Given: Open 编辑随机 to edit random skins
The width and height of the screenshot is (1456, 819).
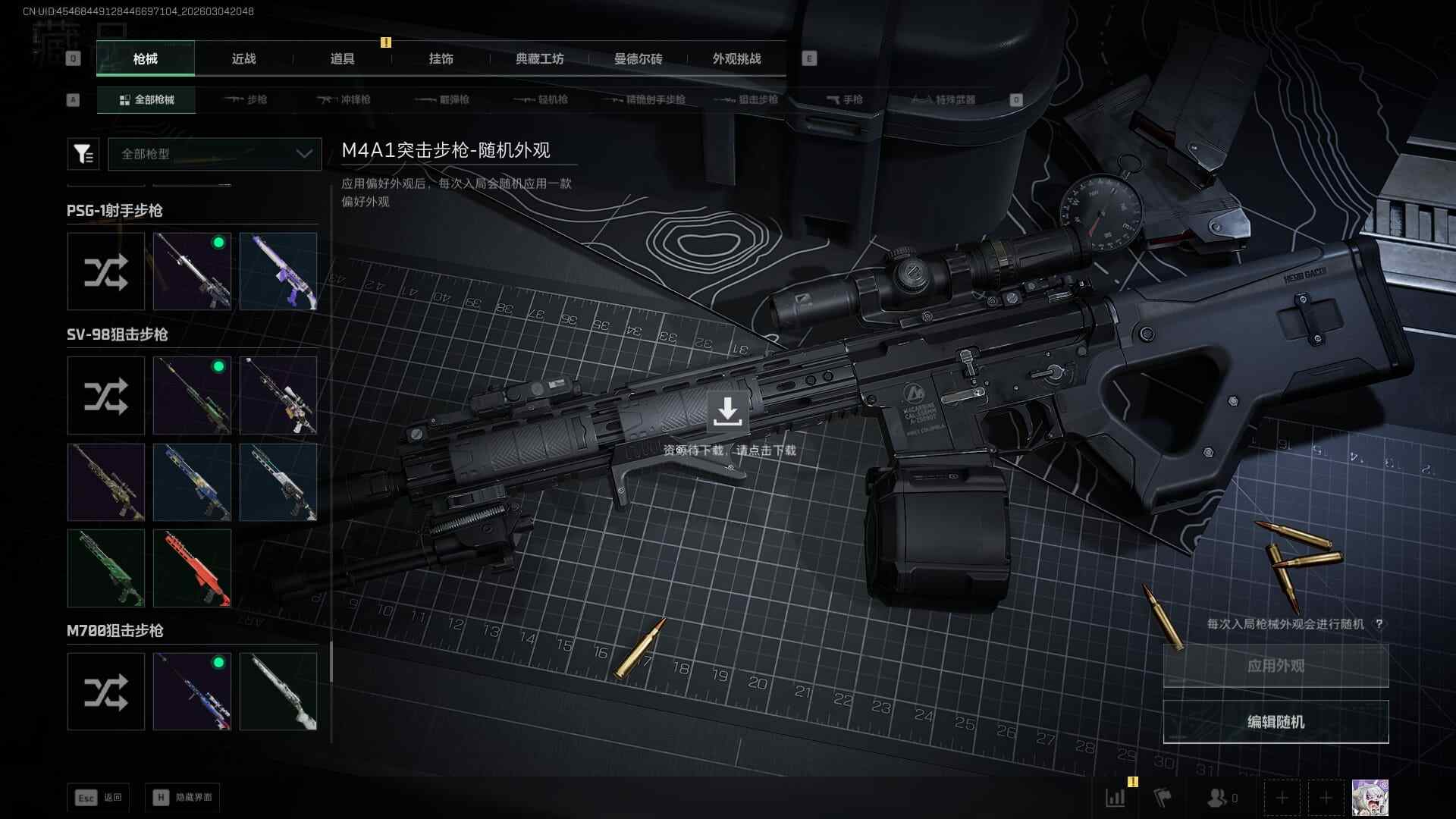Looking at the screenshot, I should (1276, 722).
